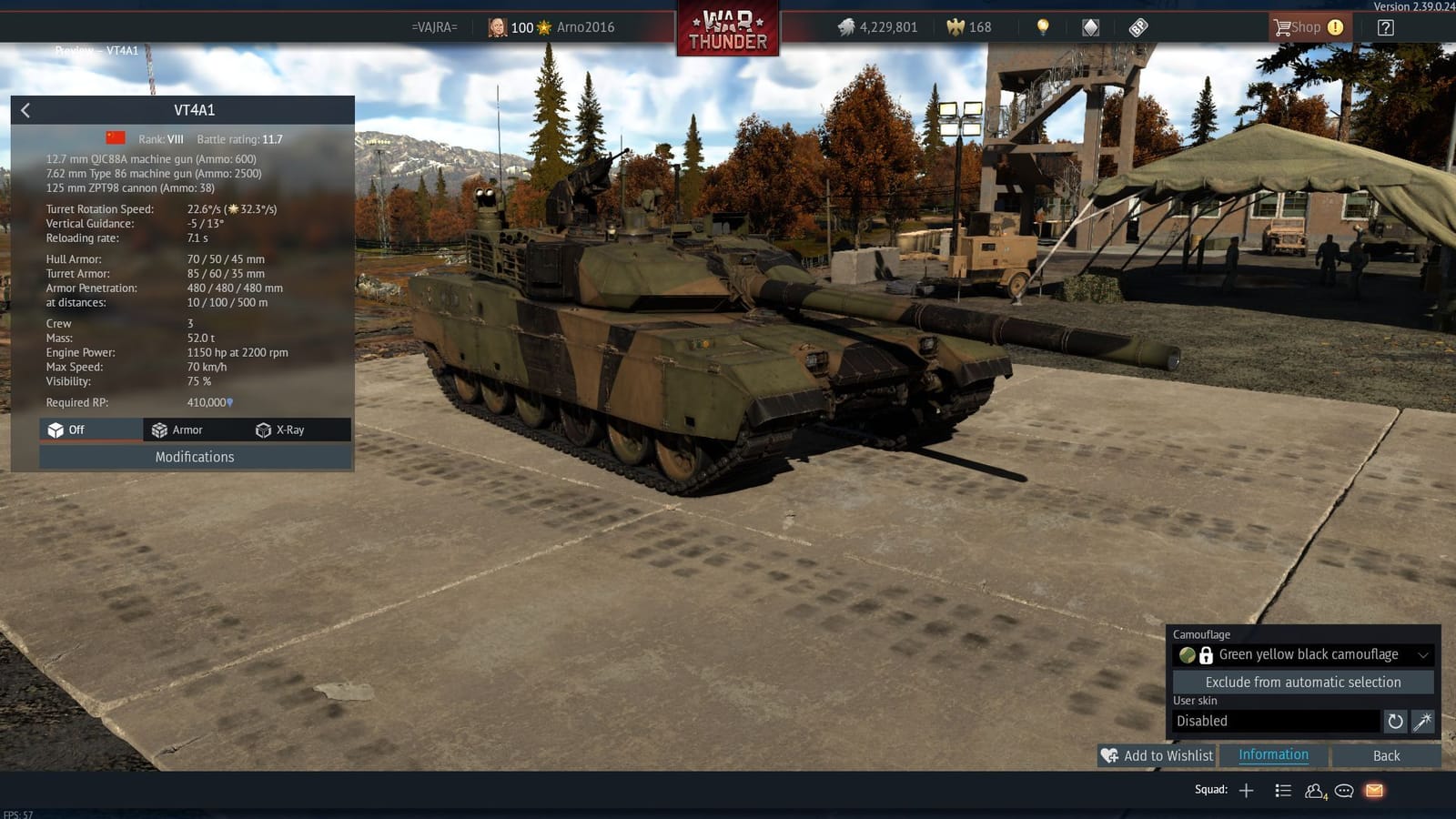Click the magic wand next to User skin

click(x=1421, y=722)
